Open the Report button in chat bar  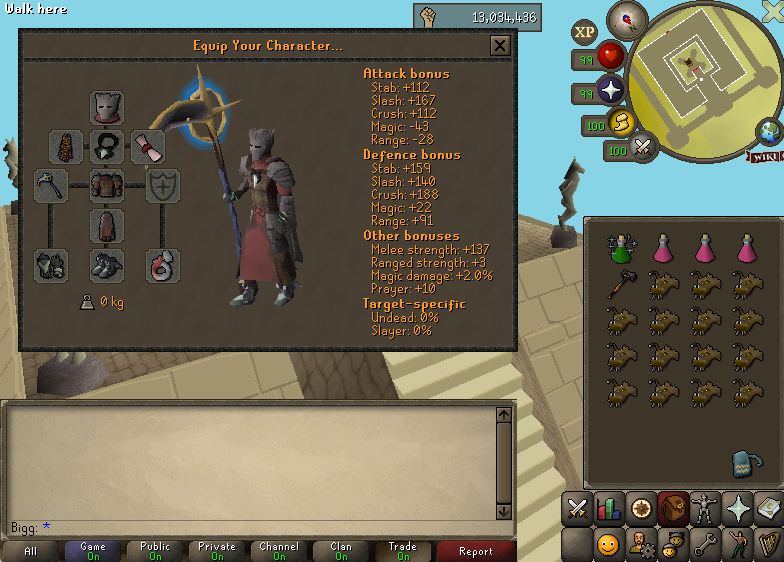click(x=476, y=551)
